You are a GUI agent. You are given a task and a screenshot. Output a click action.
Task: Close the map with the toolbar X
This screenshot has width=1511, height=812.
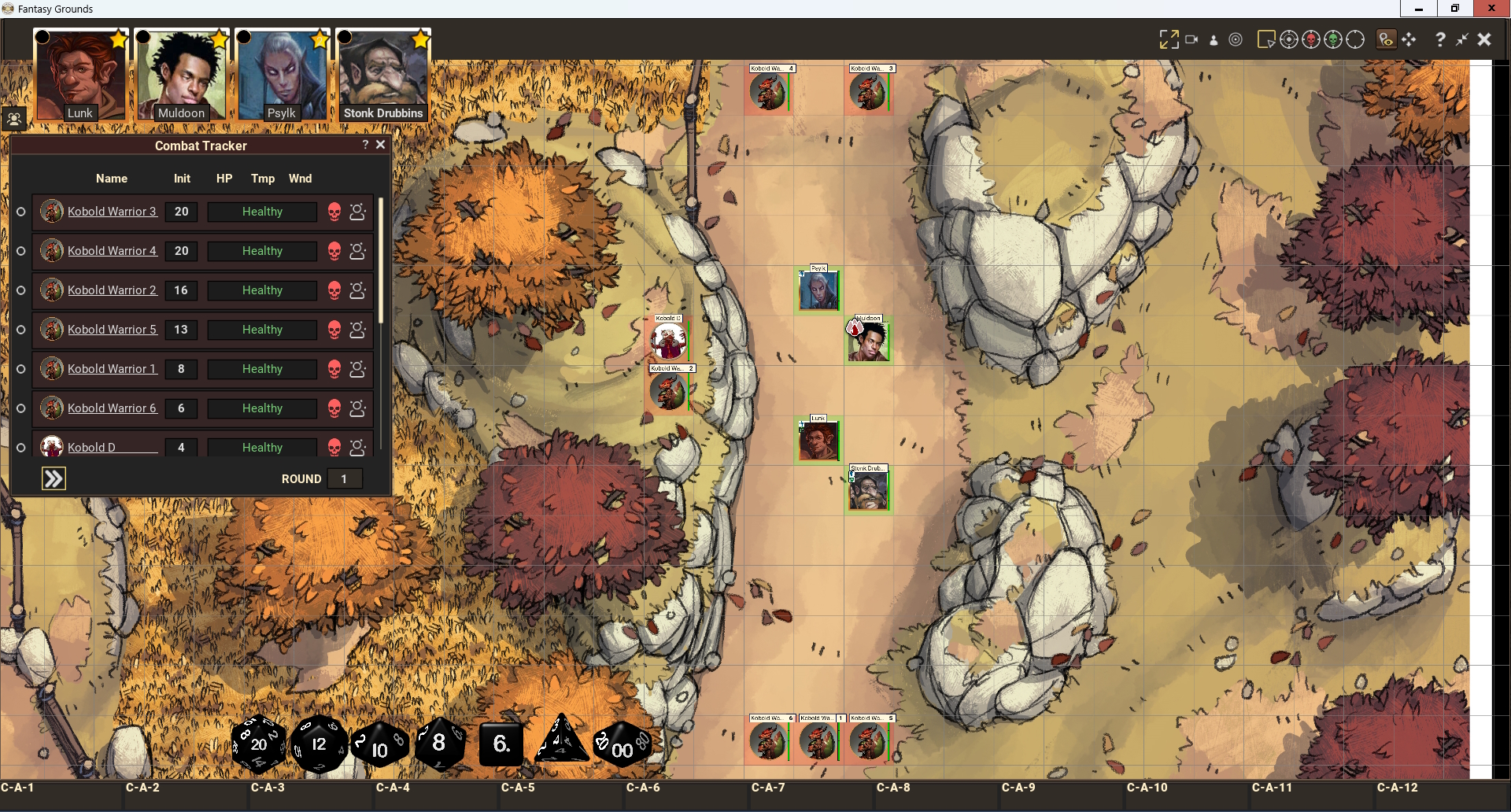1484,39
